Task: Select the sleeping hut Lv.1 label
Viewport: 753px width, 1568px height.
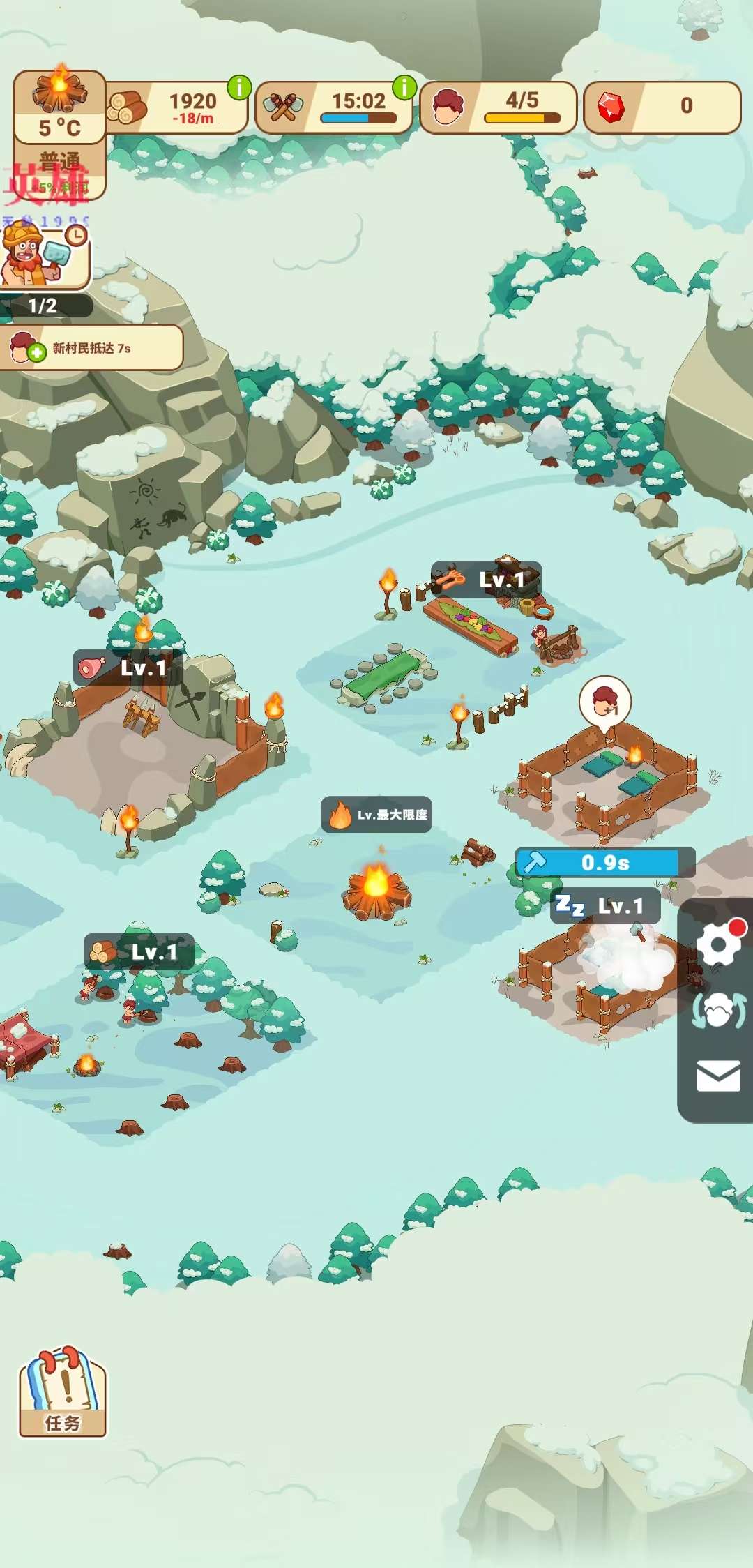Action: pos(605,906)
